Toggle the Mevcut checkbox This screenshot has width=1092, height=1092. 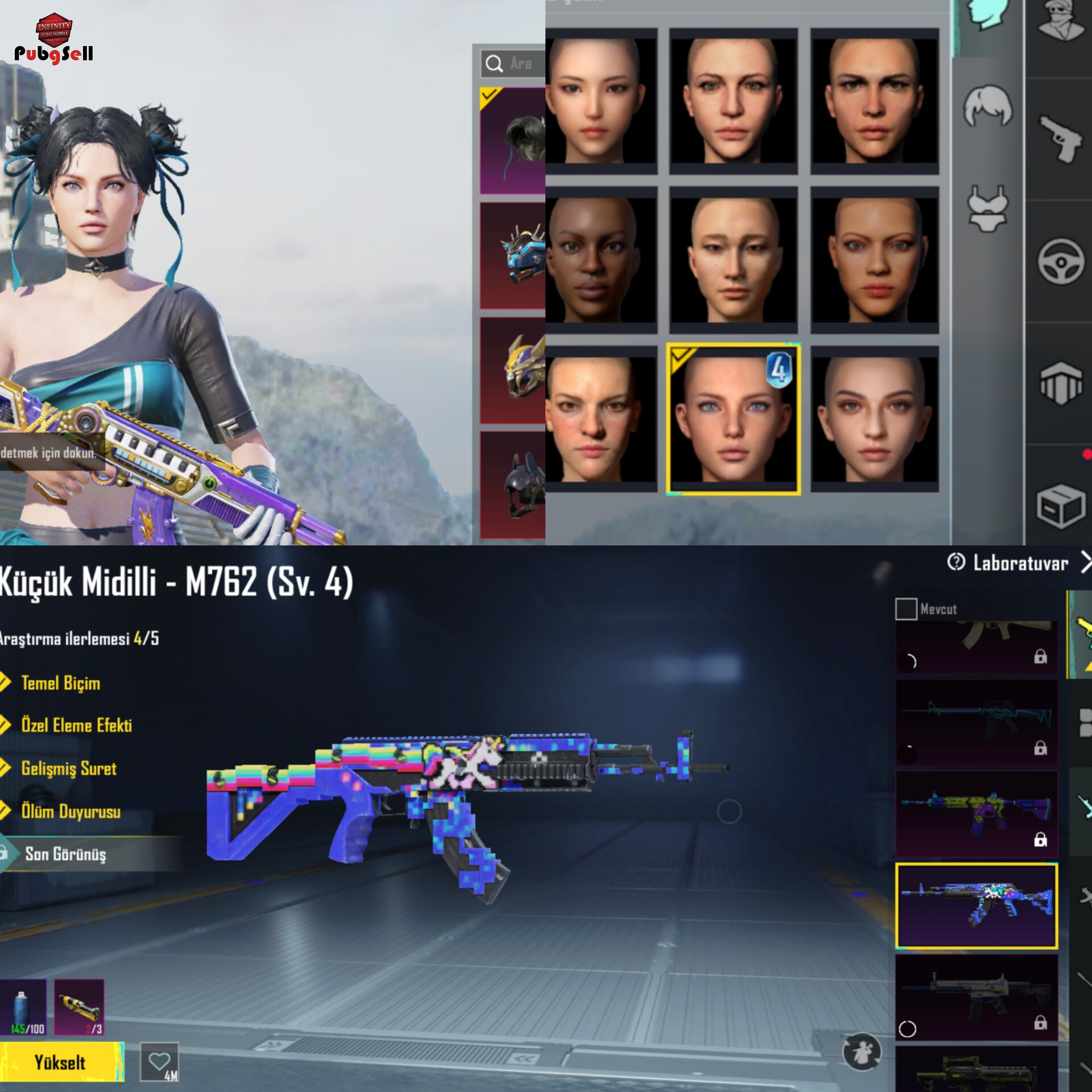(906, 609)
